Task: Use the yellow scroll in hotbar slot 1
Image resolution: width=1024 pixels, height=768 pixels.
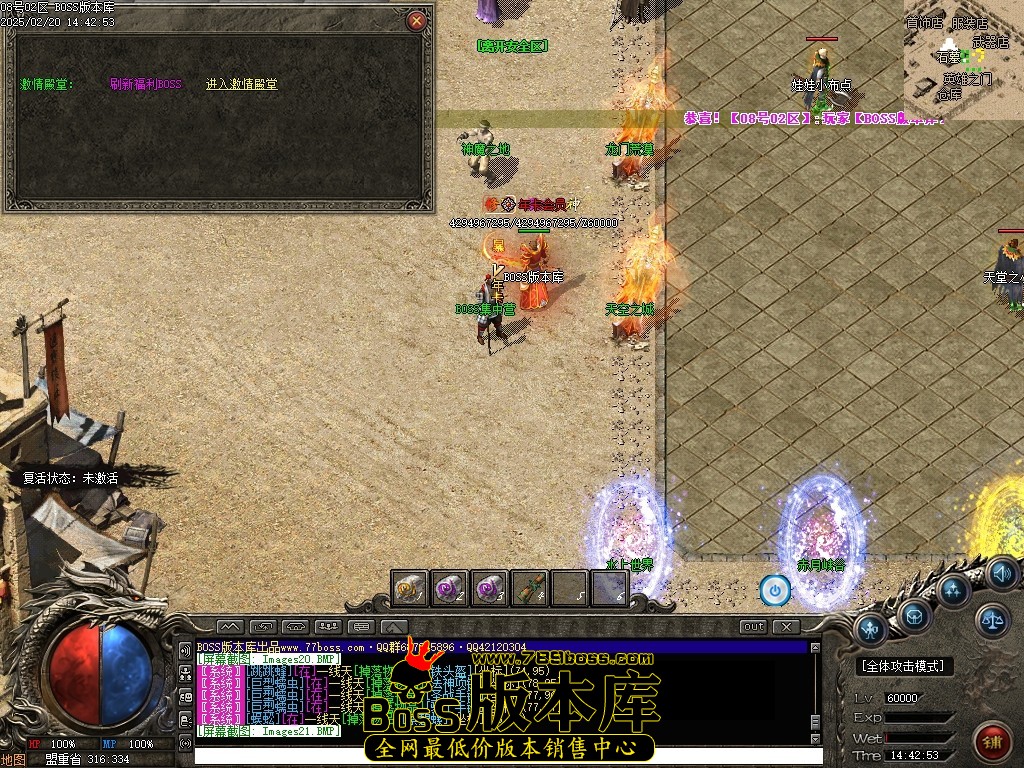Action: [409, 588]
